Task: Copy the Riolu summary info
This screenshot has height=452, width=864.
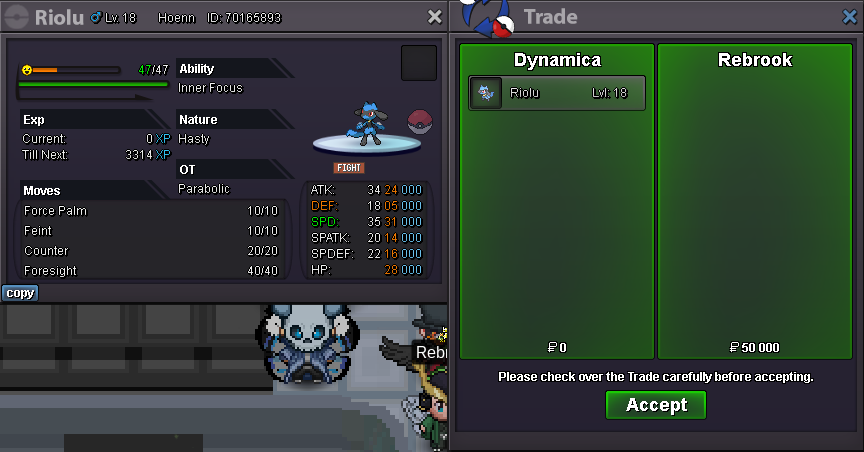Action: 20,293
